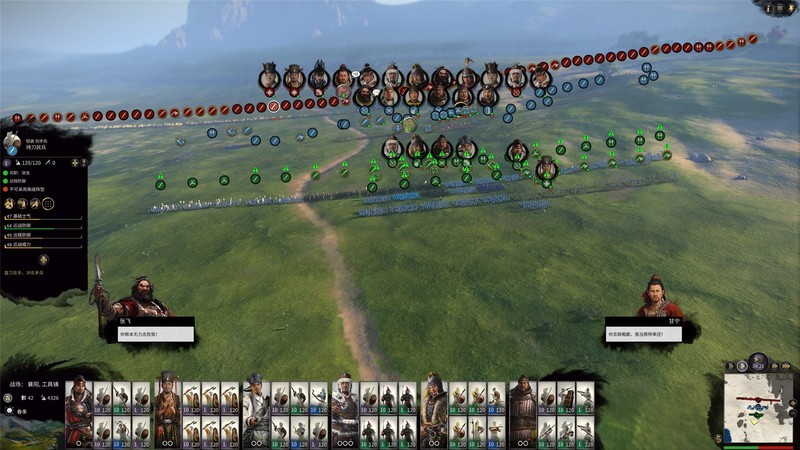This screenshot has width=800, height=450.
Task: Select the golden-armored general card
Action: pos(434,411)
